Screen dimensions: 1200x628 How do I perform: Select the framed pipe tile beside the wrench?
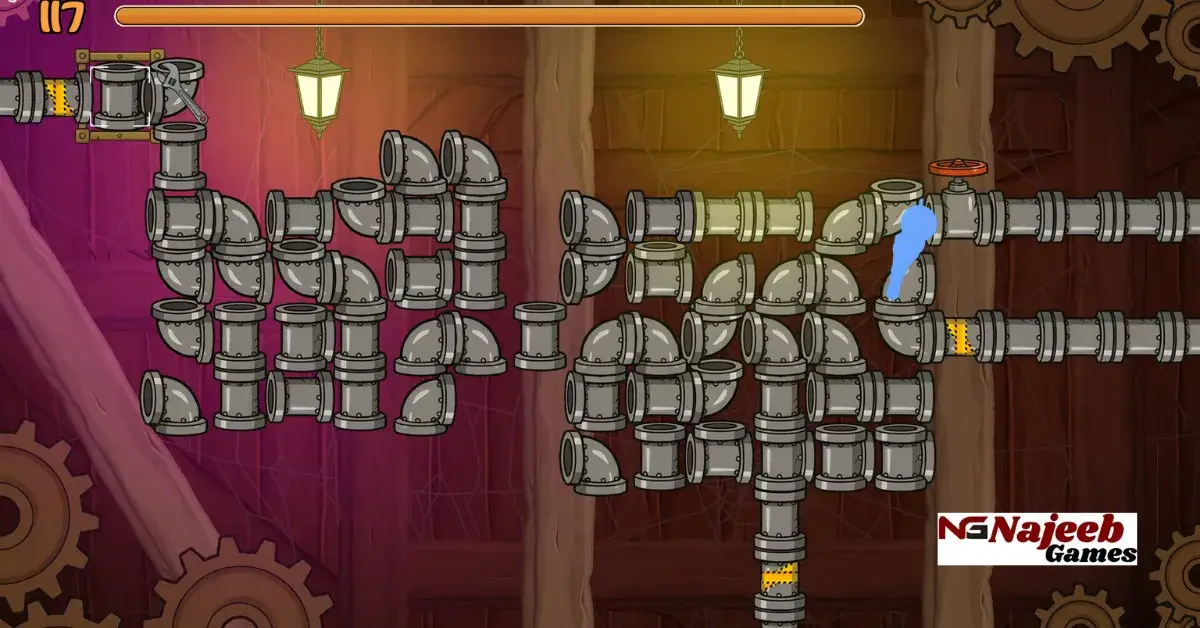click(x=121, y=97)
